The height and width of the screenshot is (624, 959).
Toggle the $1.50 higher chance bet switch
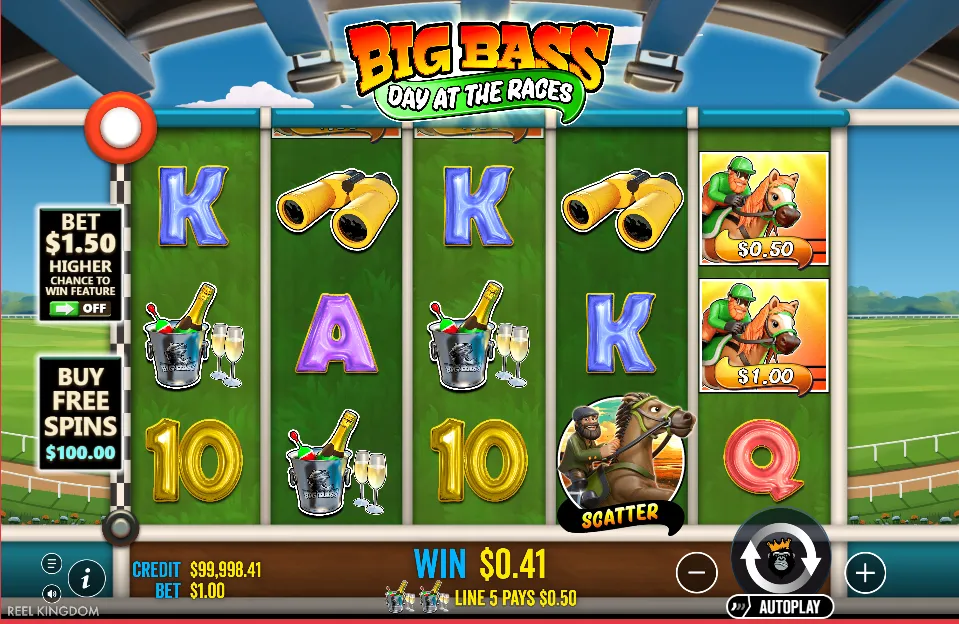(81, 308)
